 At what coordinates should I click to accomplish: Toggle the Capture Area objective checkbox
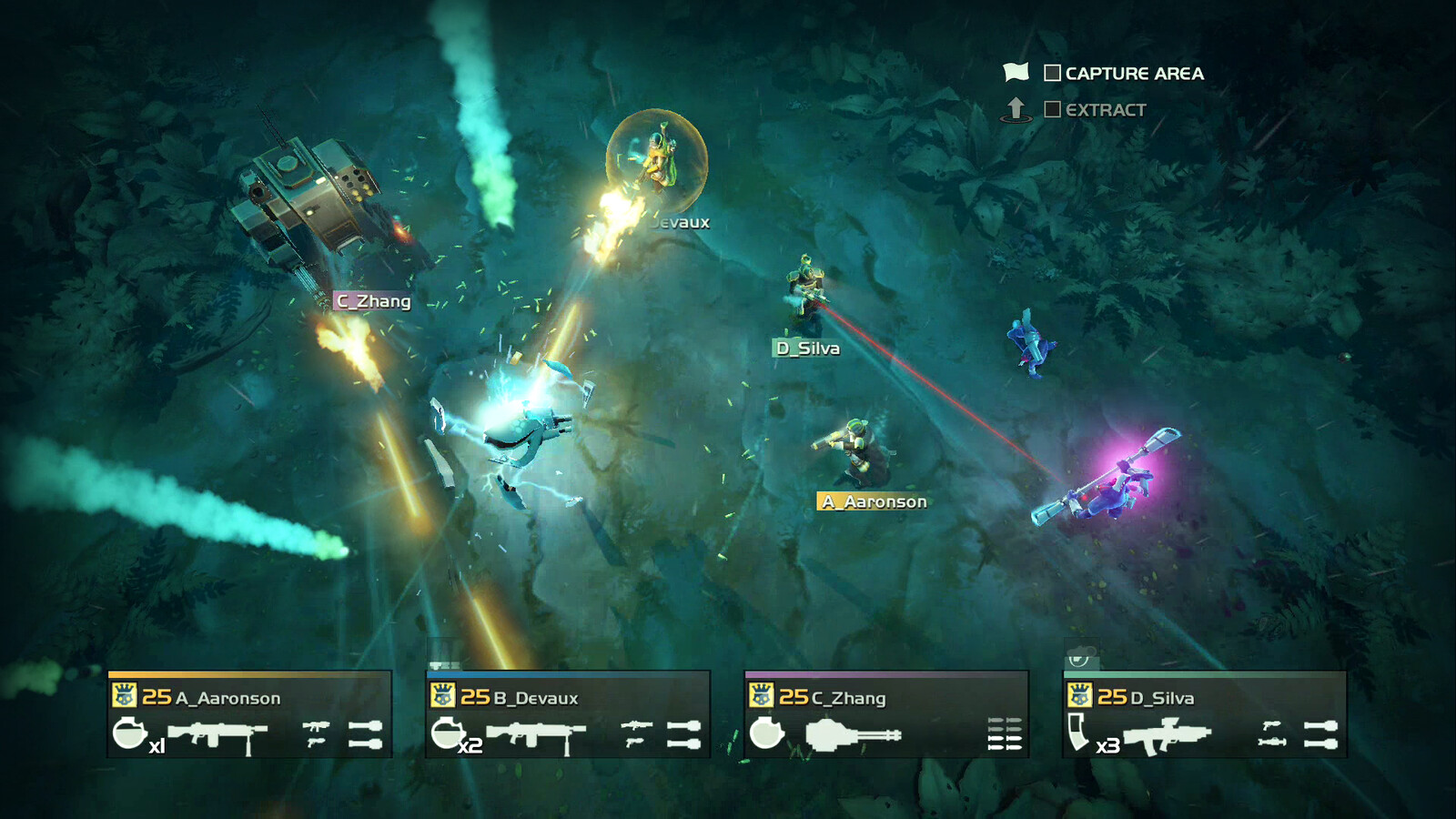1052,73
